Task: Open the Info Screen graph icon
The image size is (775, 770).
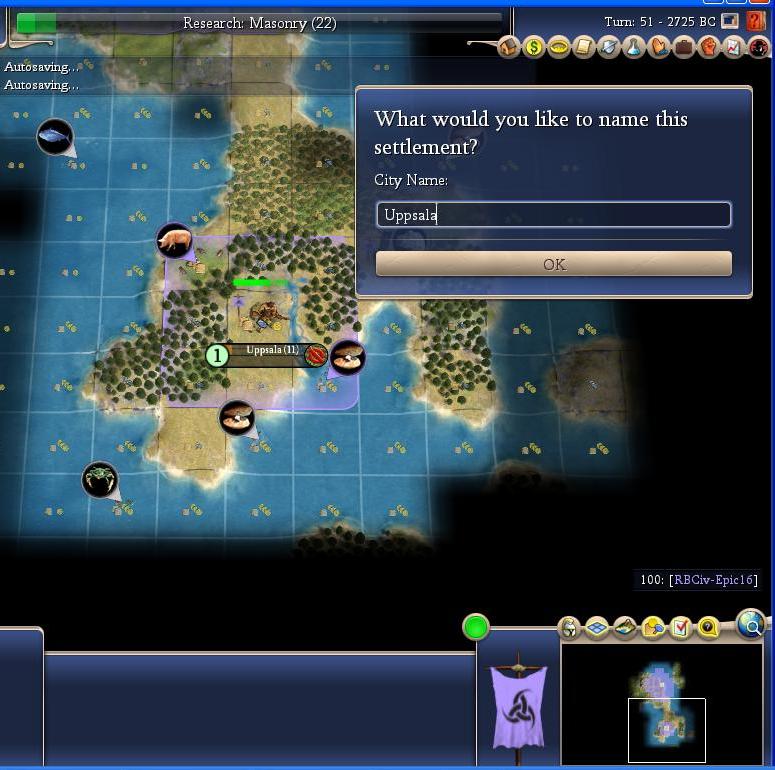Action: click(x=733, y=46)
